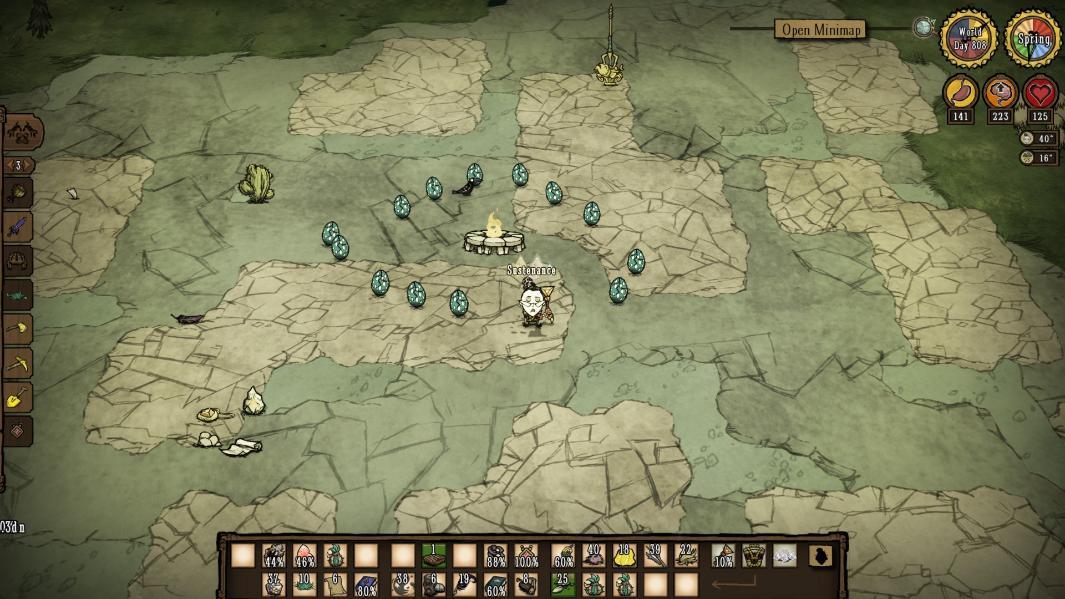Click the magnifying glass minimap icon
Viewport: 1065px width, 599px height.
923,28
